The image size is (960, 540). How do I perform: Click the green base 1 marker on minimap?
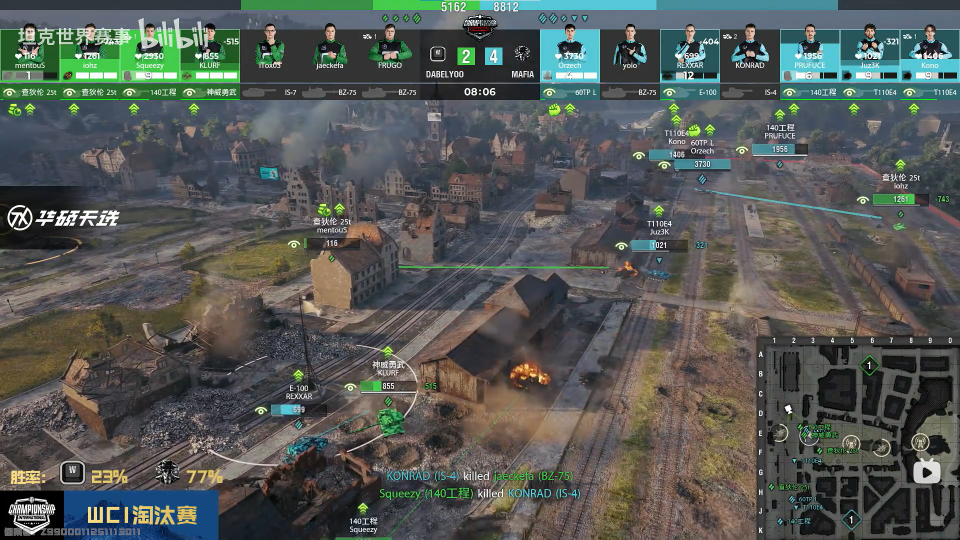point(869,367)
